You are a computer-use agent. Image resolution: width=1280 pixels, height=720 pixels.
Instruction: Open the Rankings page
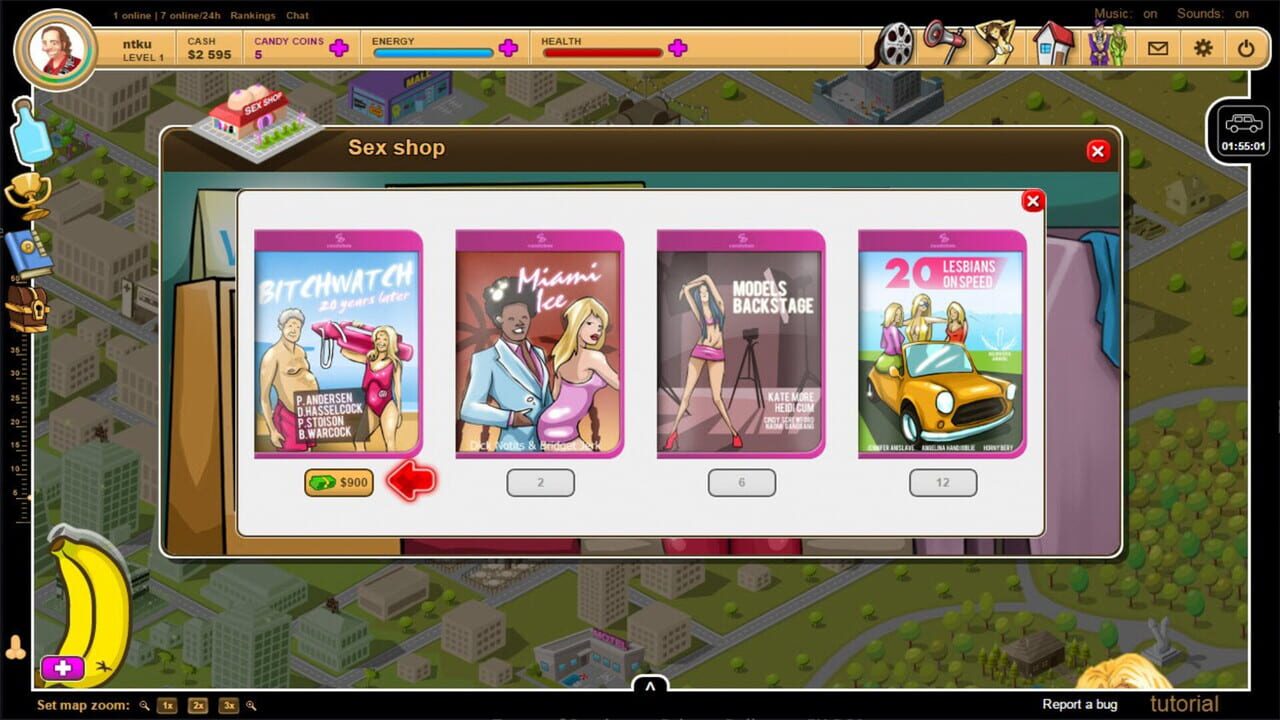[253, 15]
